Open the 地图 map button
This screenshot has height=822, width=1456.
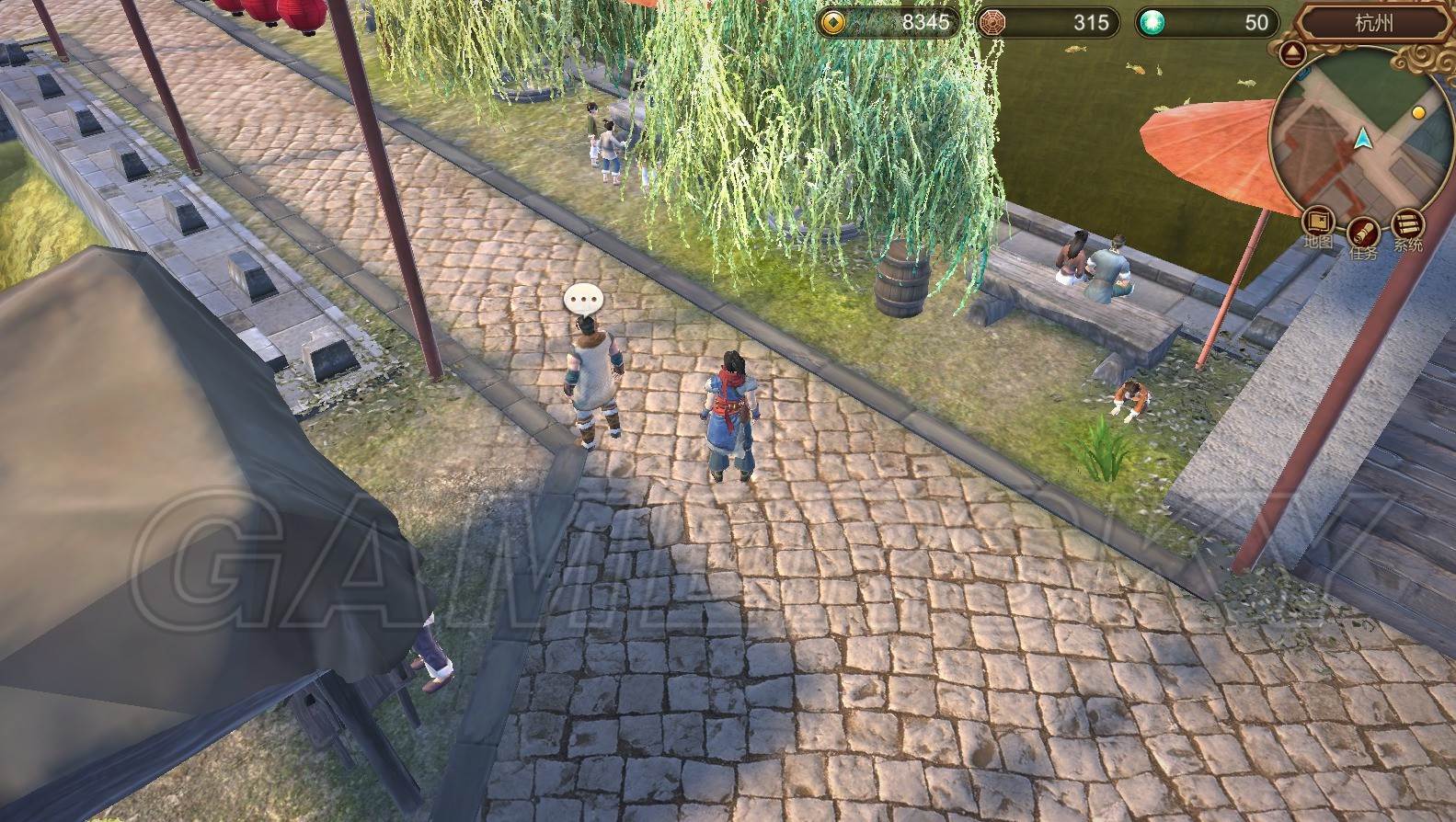(1319, 223)
